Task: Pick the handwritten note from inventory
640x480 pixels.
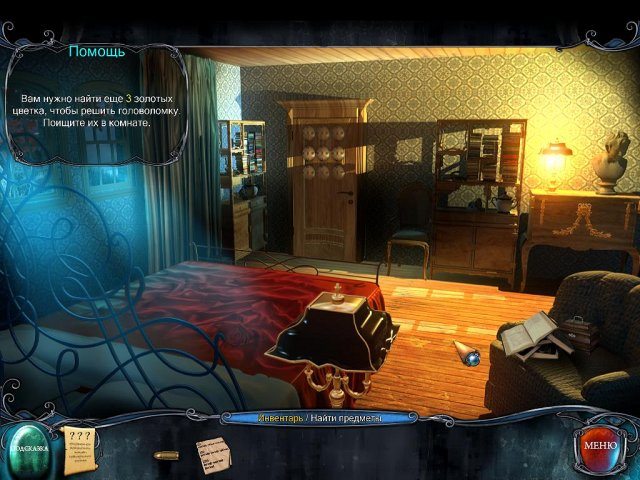Action: [x=214, y=451]
